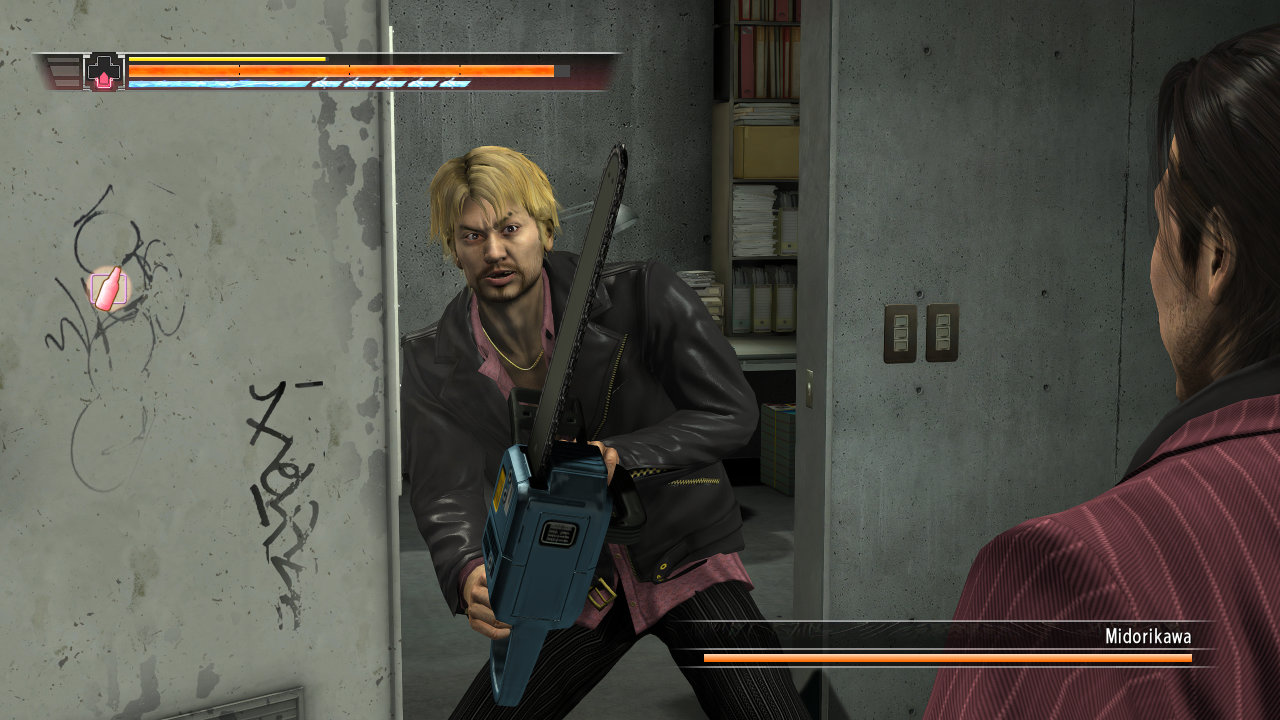Select the pink bottle item marker
Image resolution: width=1280 pixels, height=720 pixels.
click(108, 289)
